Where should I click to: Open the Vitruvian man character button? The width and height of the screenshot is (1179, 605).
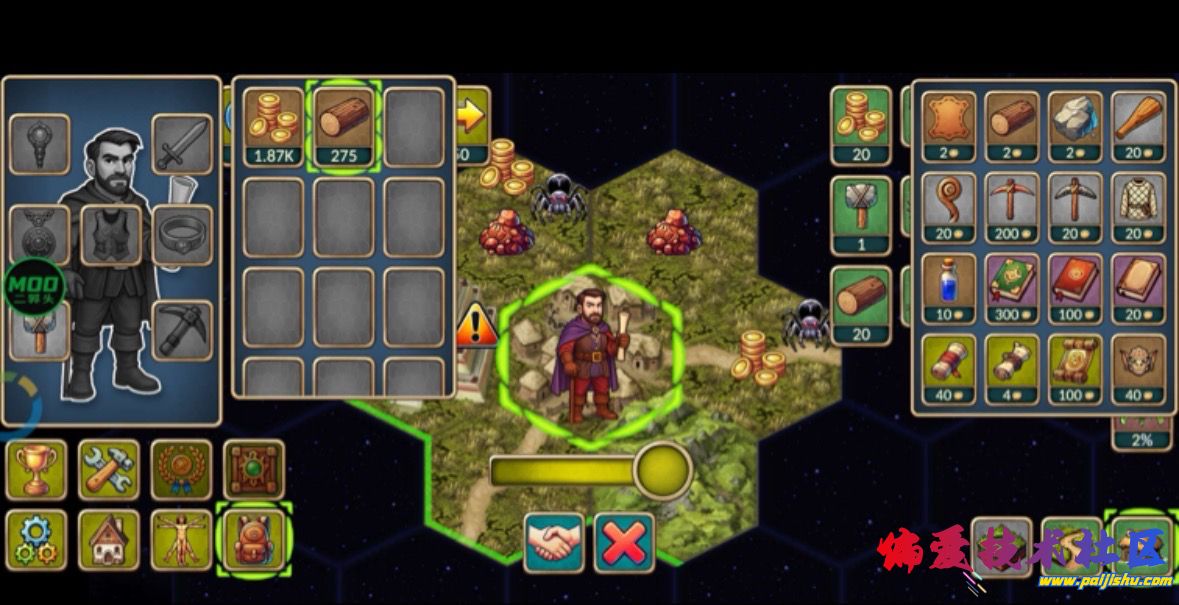181,540
